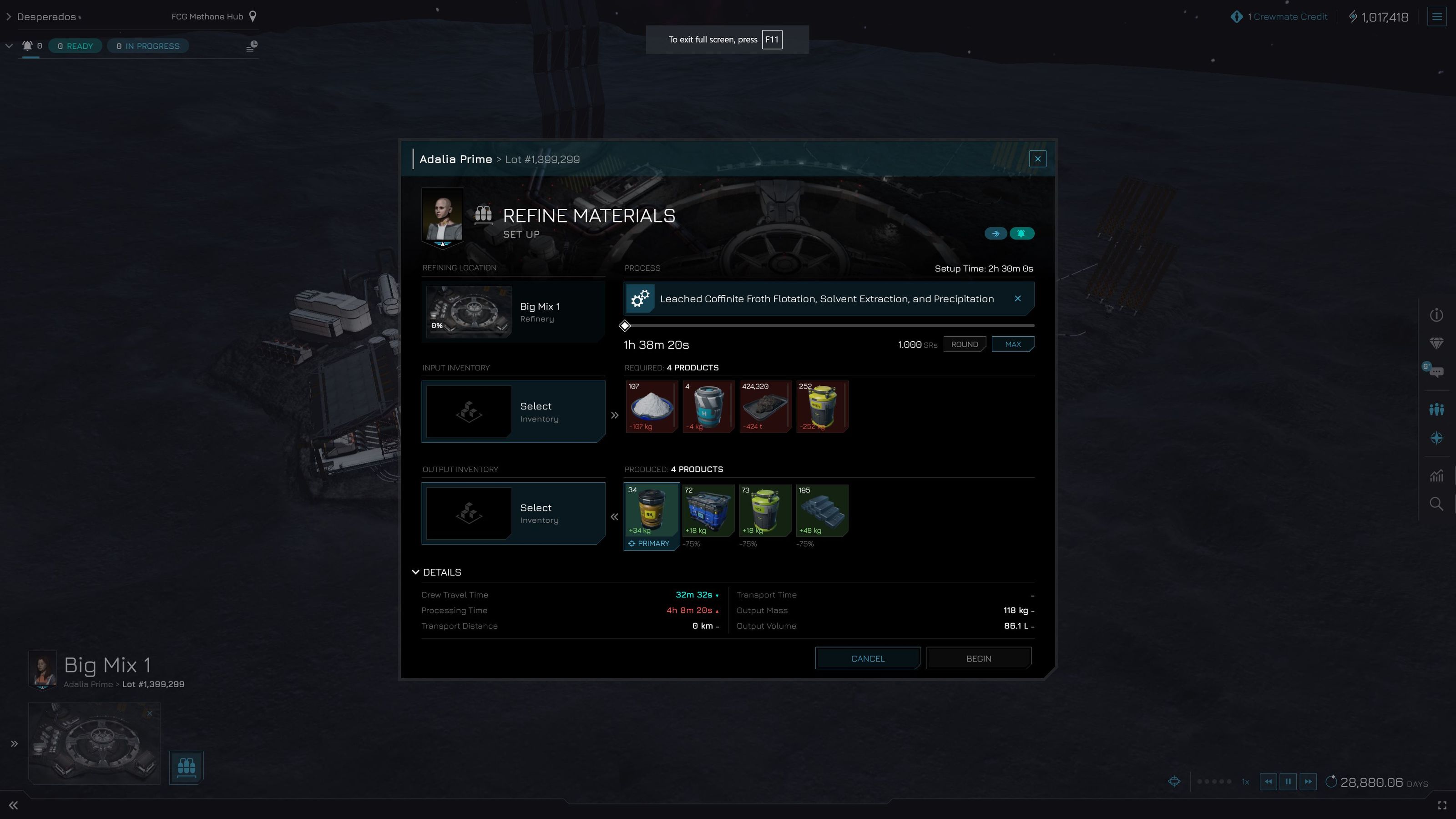Click the diamond premium icon in the right sidebar
Viewport: 1456px width, 819px height.
(1437, 343)
